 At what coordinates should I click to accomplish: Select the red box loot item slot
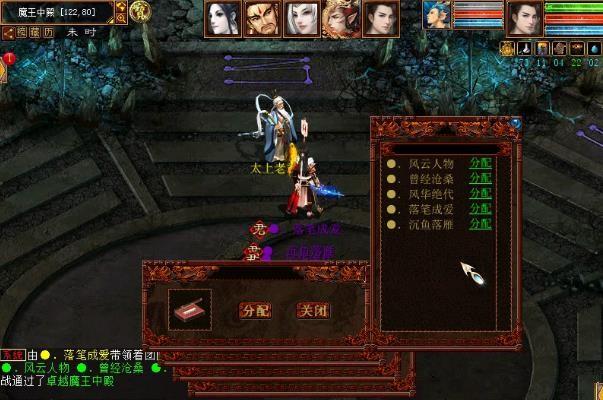pyautogui.click(x=190, y=309)
